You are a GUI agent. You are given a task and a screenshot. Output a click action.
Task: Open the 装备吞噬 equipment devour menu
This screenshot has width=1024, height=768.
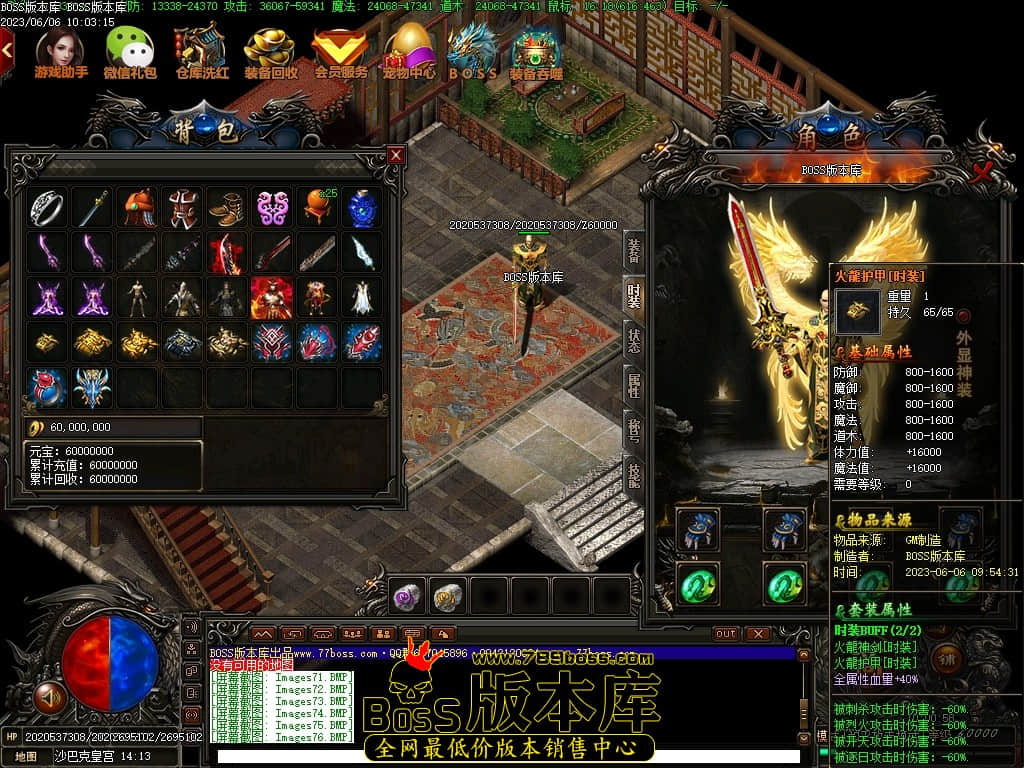(536, 52)
